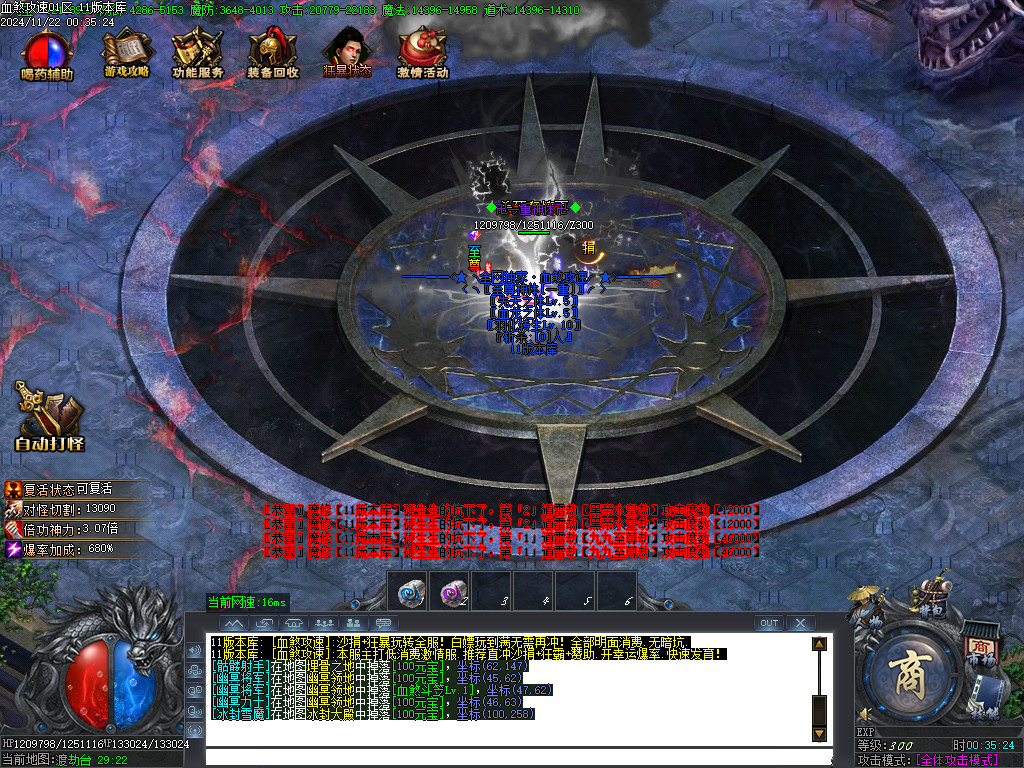Close the chat panel with the X button
Screen dimensions: 1024x768
[x=799, y=623]
